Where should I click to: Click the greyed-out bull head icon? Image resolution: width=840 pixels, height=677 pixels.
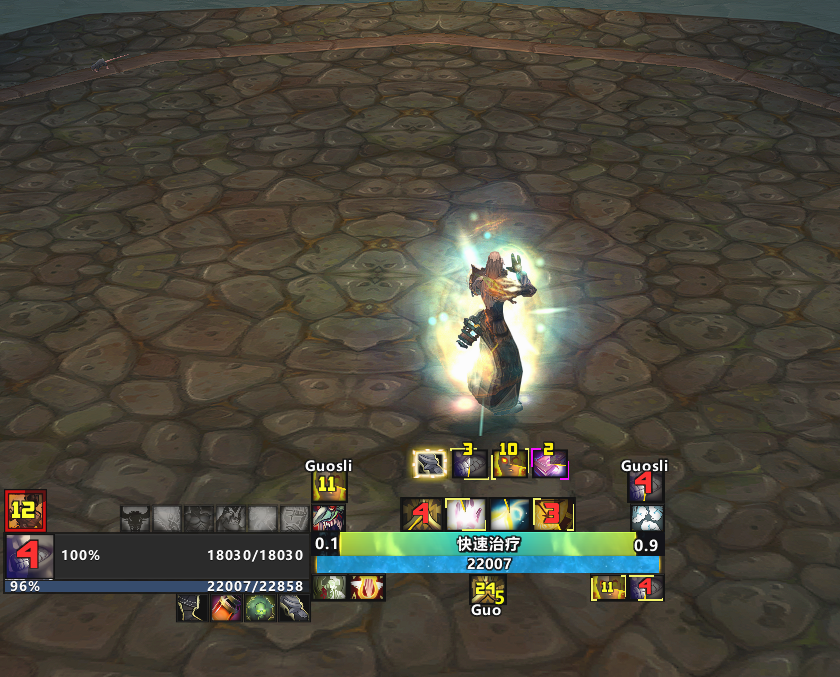pyautogui.click(x=135, y=518)
